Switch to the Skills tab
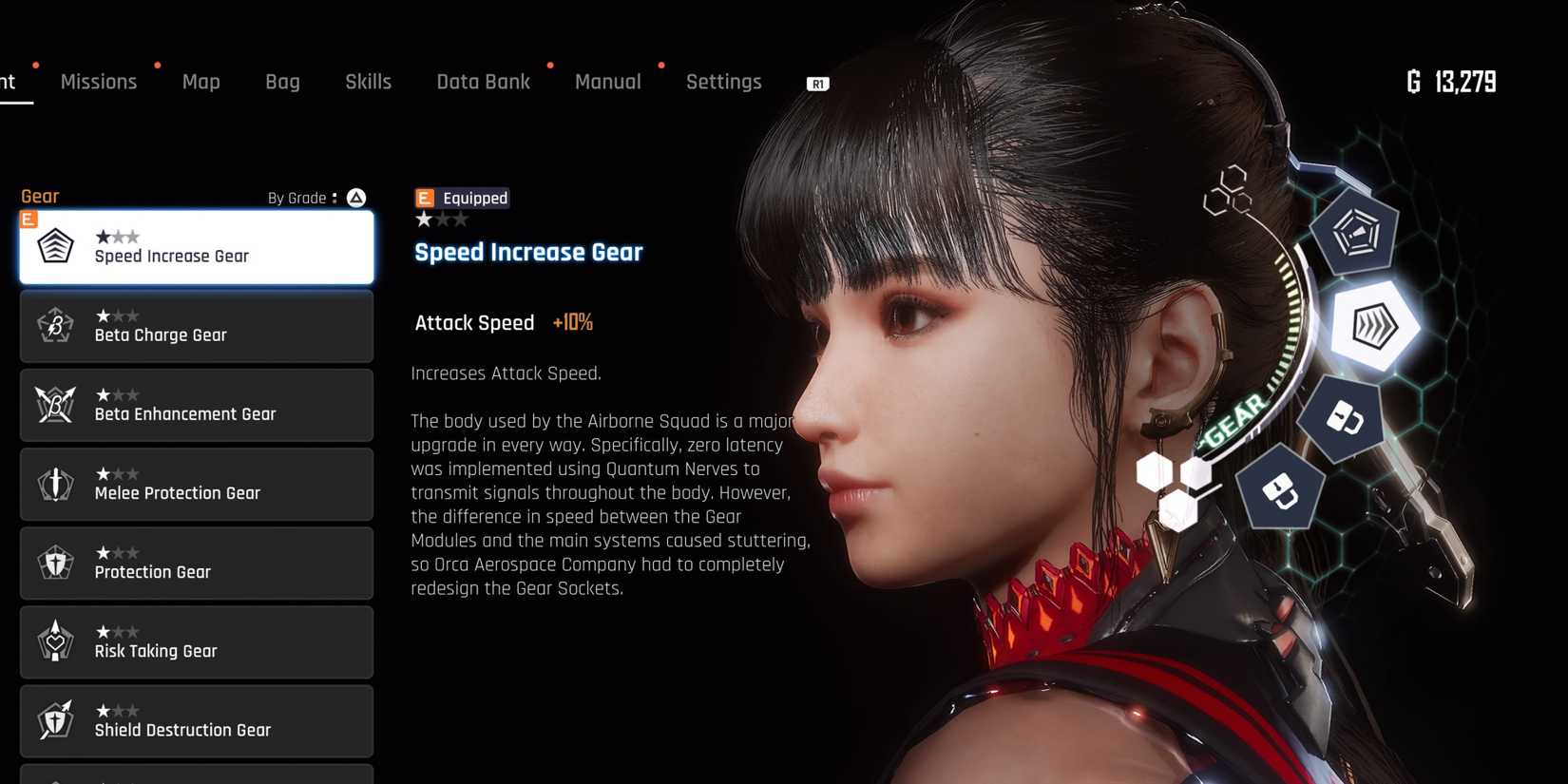Viewport: 1568px width, 784px height. click(x=368, y=82)
